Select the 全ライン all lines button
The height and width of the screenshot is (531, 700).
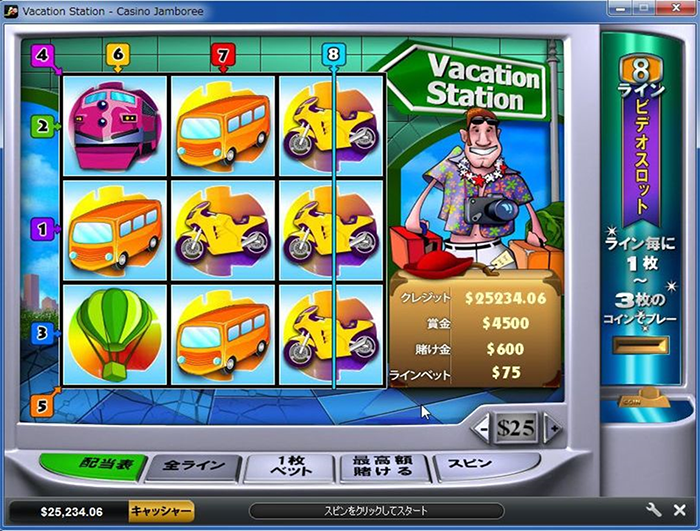(x=195, y=467)
